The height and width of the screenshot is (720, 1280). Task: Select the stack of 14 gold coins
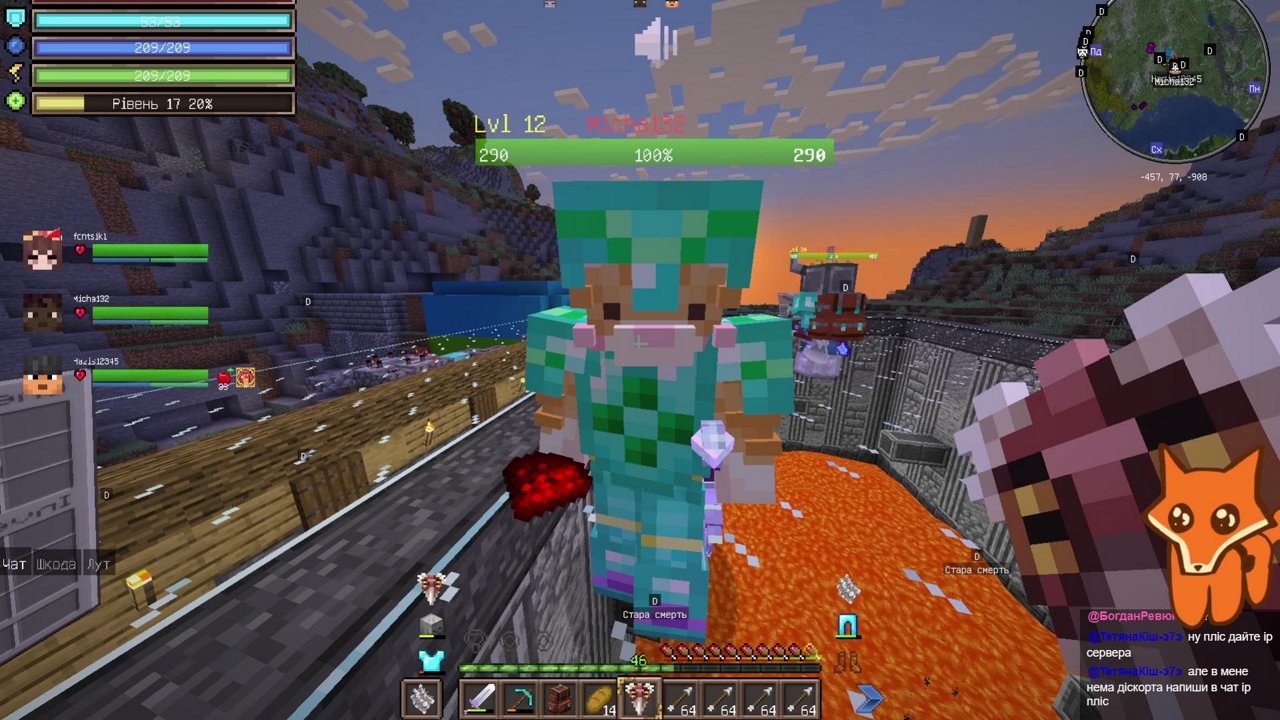click(x=600, y=697)
